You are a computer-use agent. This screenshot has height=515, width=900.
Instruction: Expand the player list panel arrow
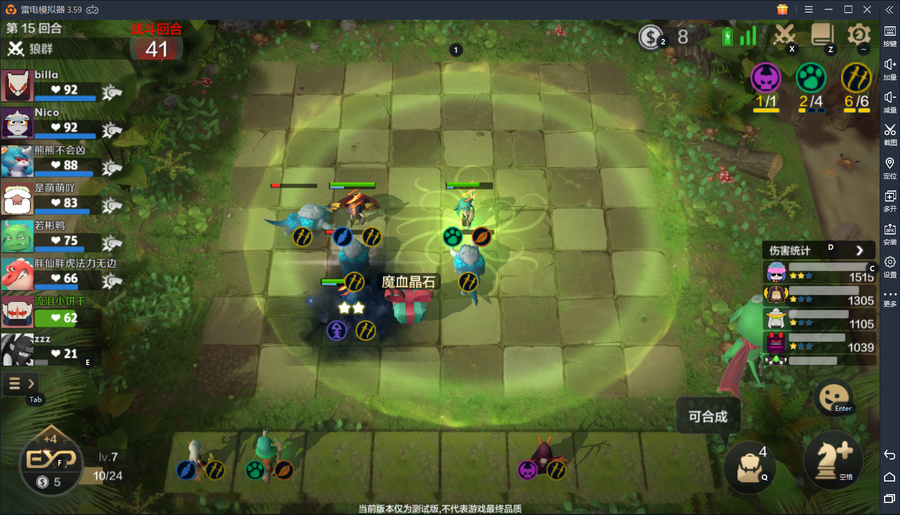point(21,384)
